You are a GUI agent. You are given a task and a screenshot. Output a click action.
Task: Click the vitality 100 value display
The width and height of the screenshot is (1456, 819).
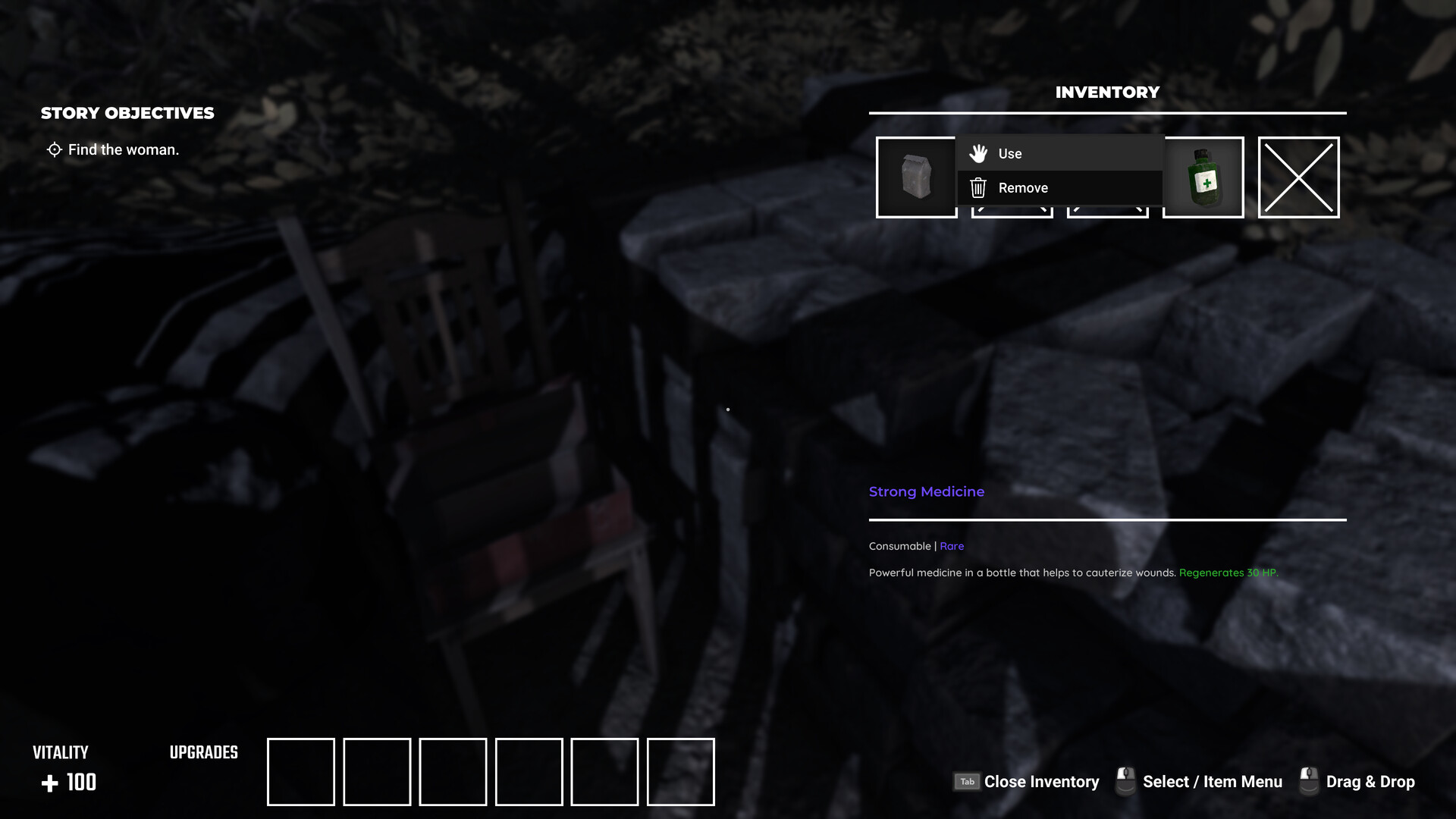tap(80, 782)
